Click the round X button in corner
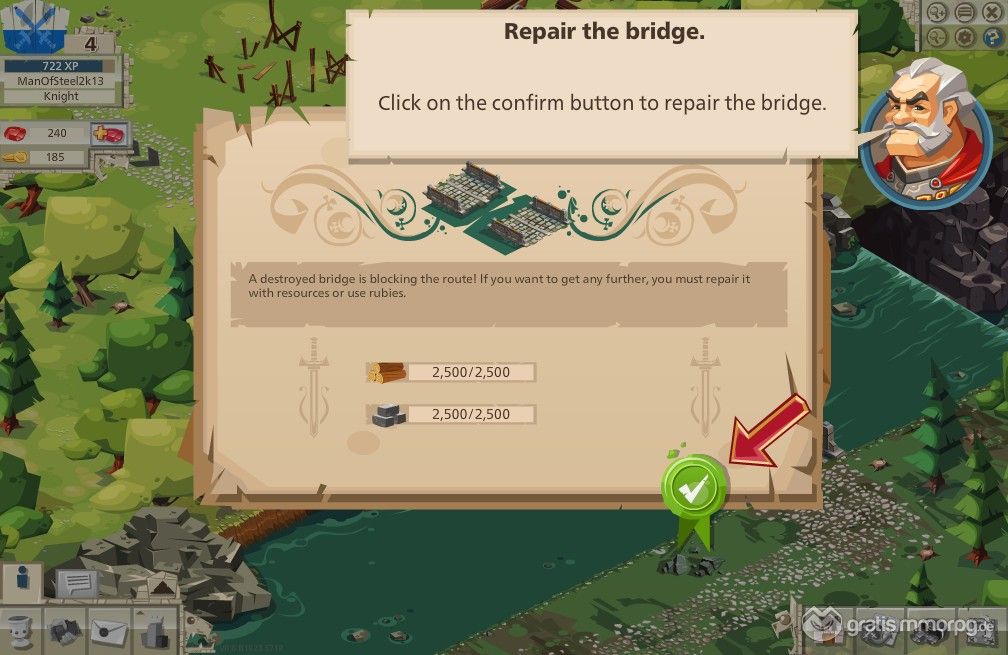 click(x=991, y=13)
